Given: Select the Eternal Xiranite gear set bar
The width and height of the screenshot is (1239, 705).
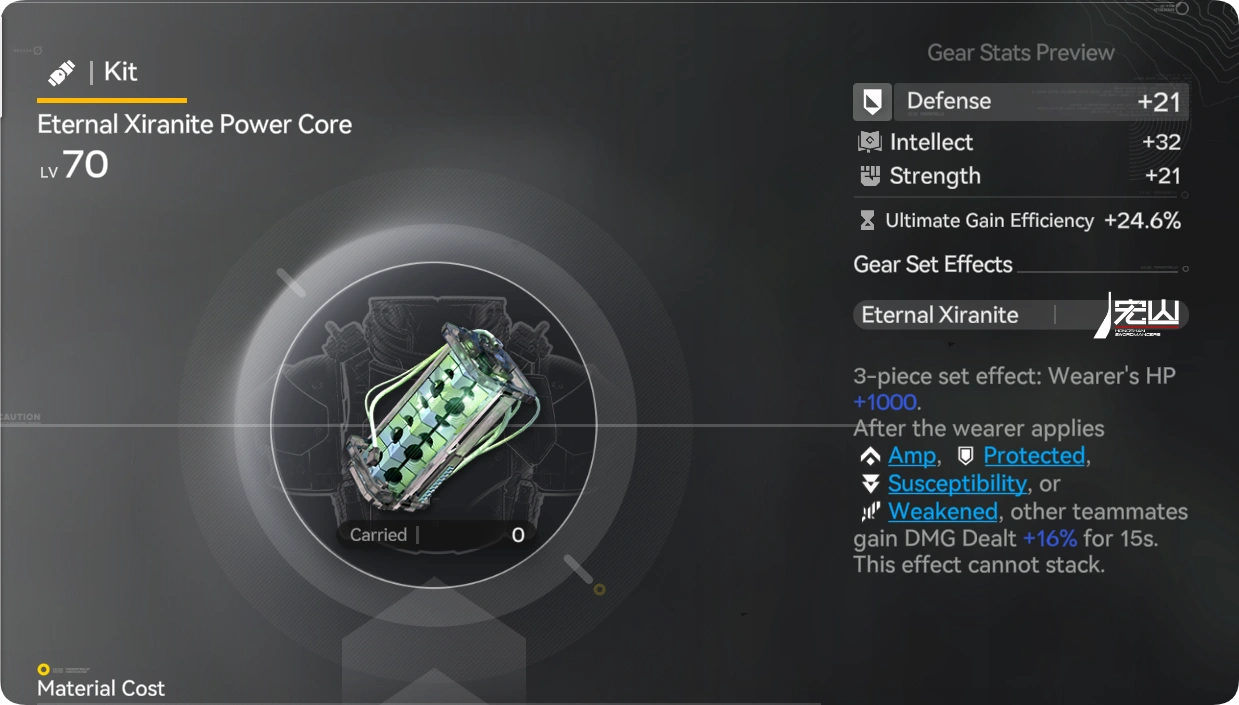Looking at the screenshot, I should 1020,315.
